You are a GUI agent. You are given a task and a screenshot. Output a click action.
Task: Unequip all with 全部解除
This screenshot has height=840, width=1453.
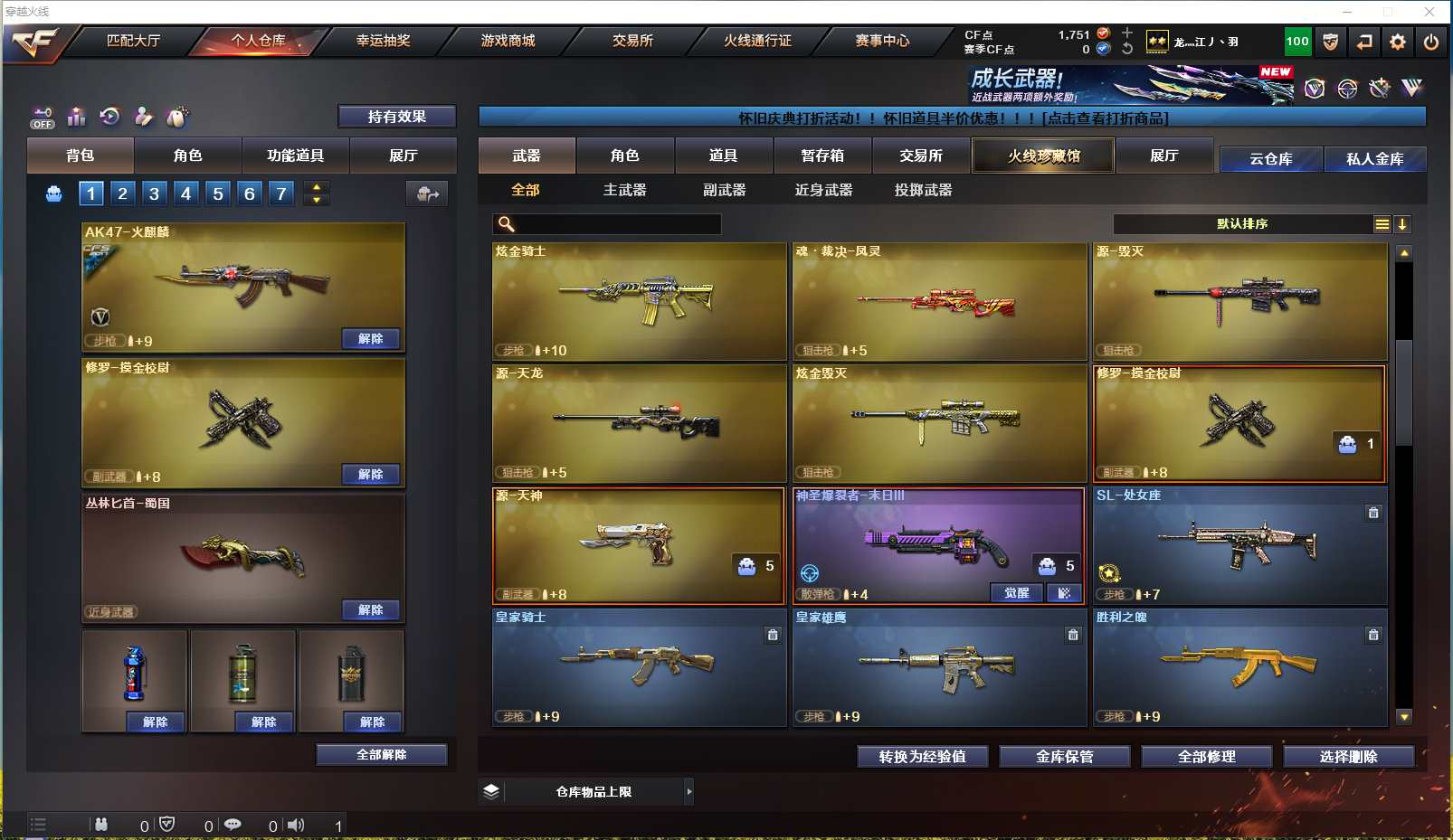tap(381, 755)
